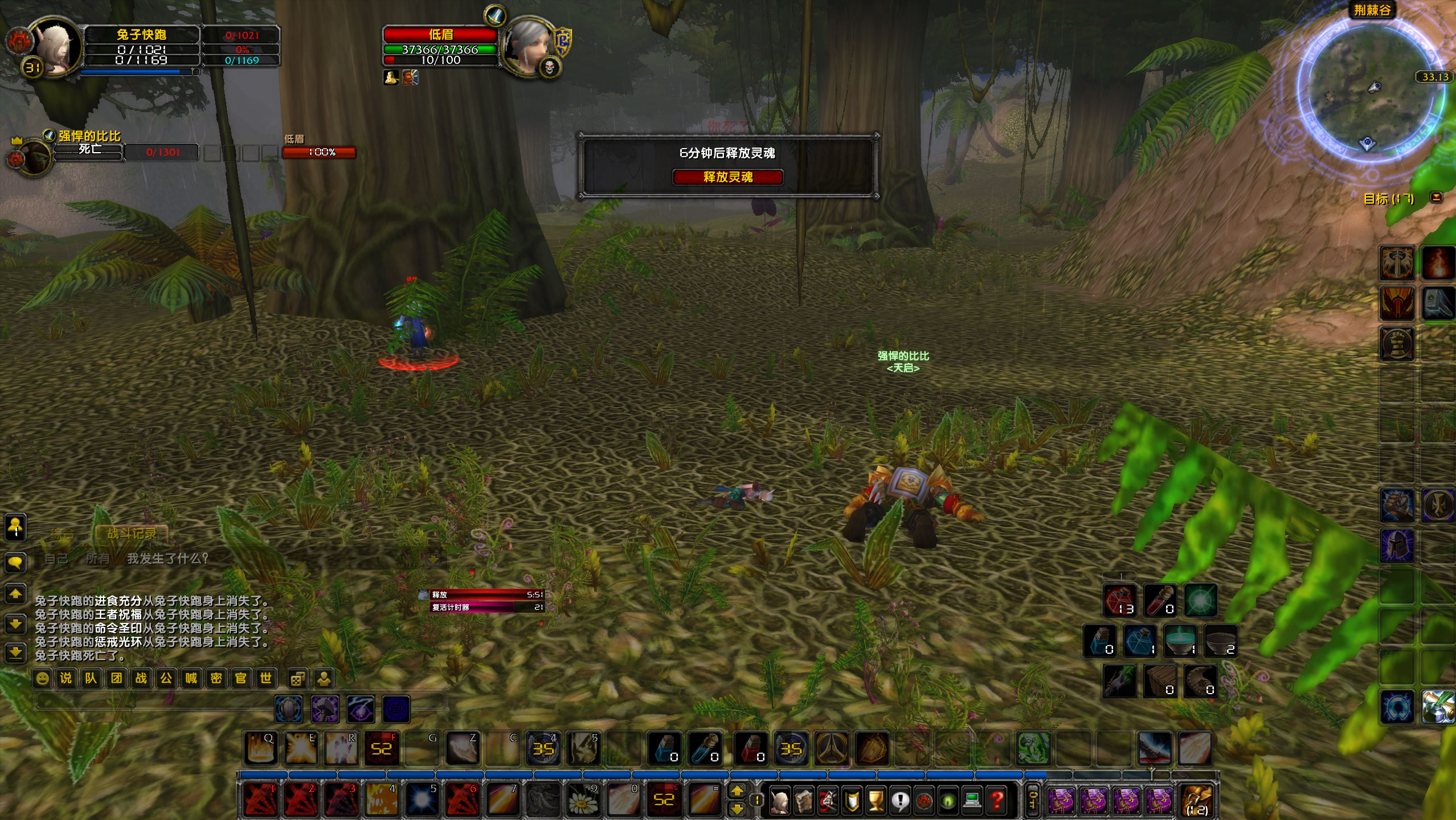Toggle the hammer aura on the stance bar
This screenshot has height=820, width=1456.
(324, 709)
